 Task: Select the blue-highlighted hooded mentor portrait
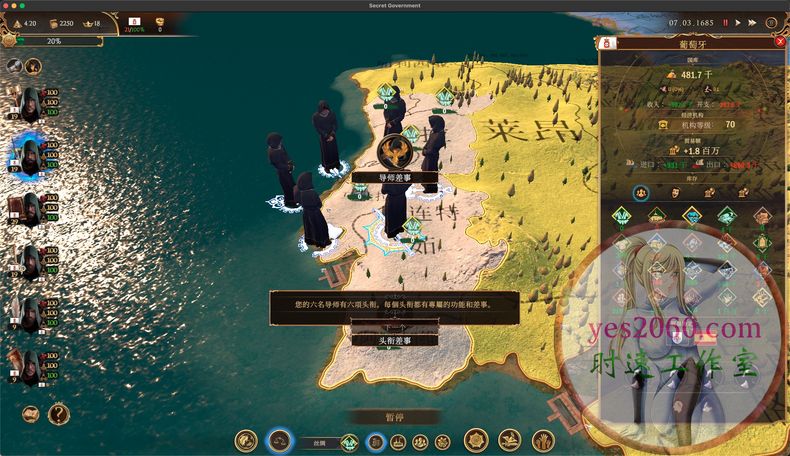[x=29, y=155]
